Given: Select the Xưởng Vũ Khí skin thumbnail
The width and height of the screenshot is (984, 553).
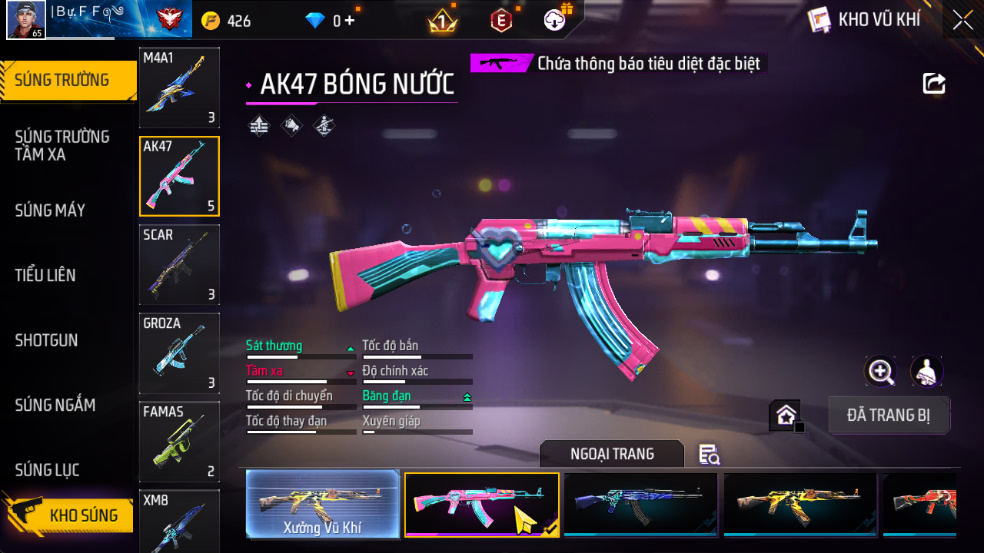Looking at the screenshot, I should (322, 505).
